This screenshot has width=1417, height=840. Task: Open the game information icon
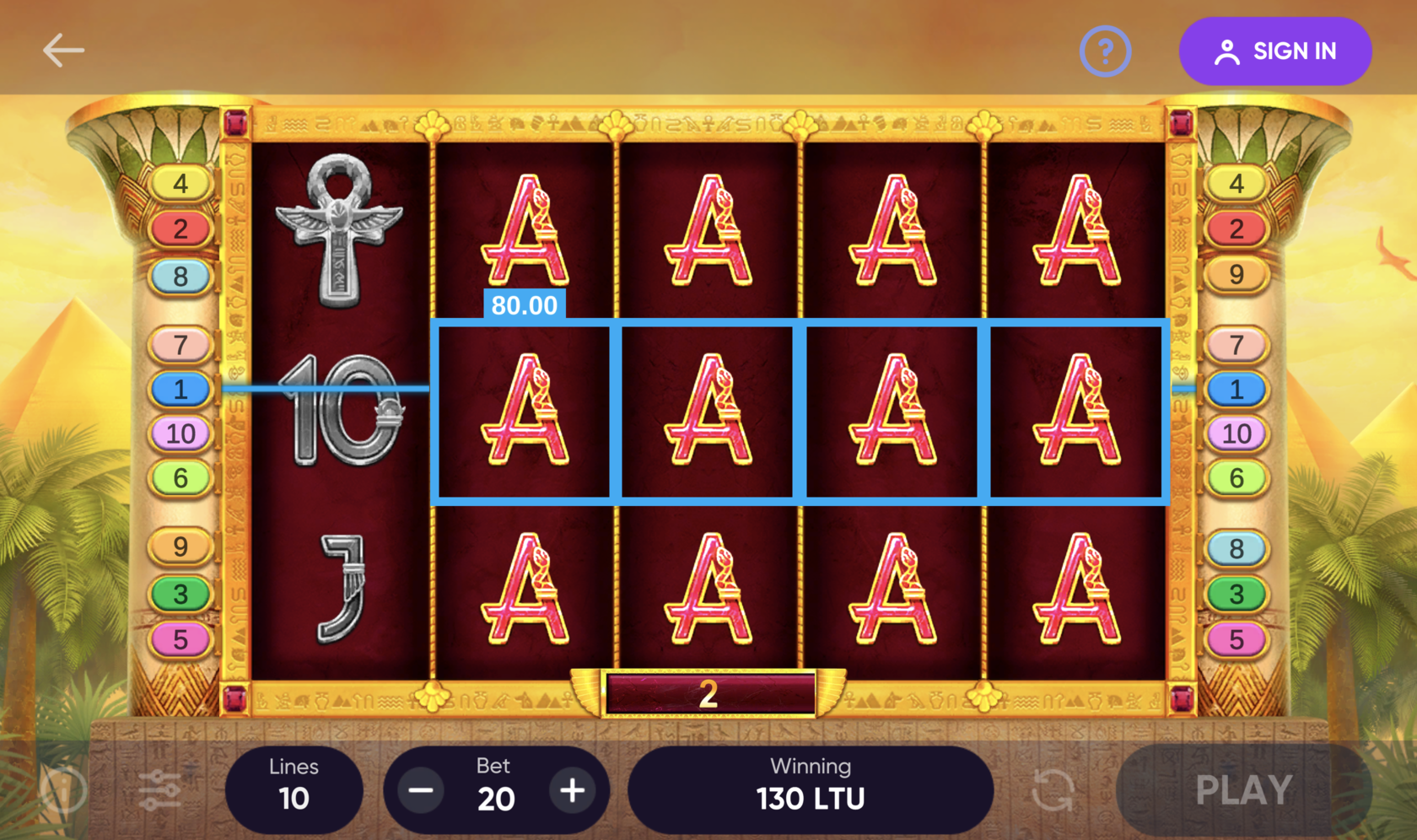[x=63, y=789]
